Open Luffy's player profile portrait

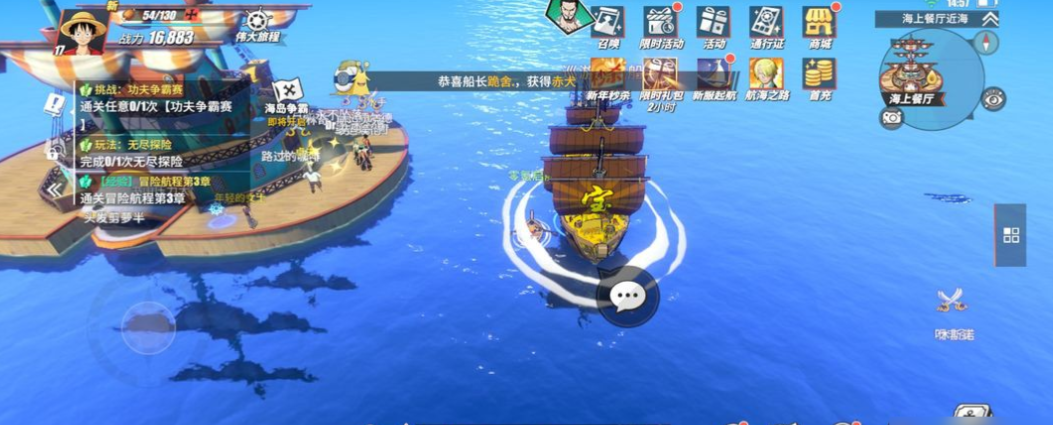(84, 31)
